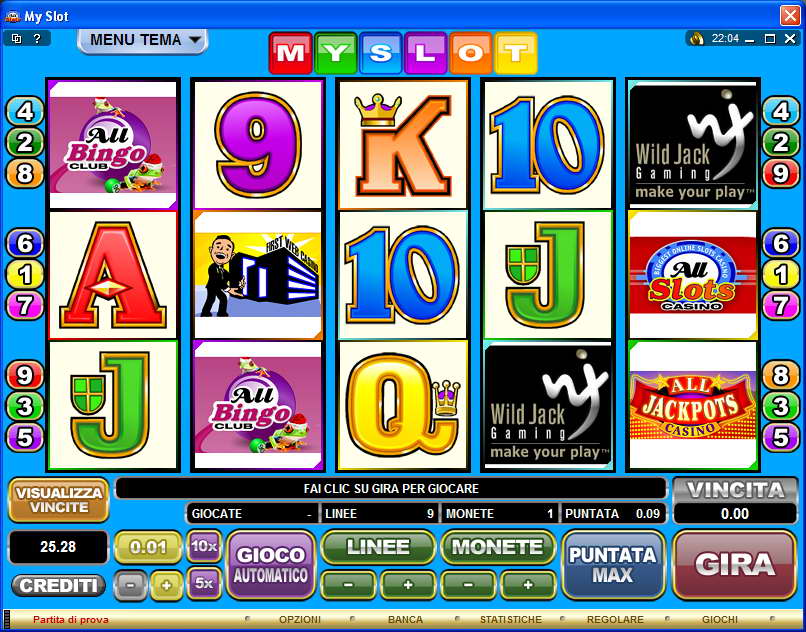Click the 0.01 coin value button

click(148, 547)
